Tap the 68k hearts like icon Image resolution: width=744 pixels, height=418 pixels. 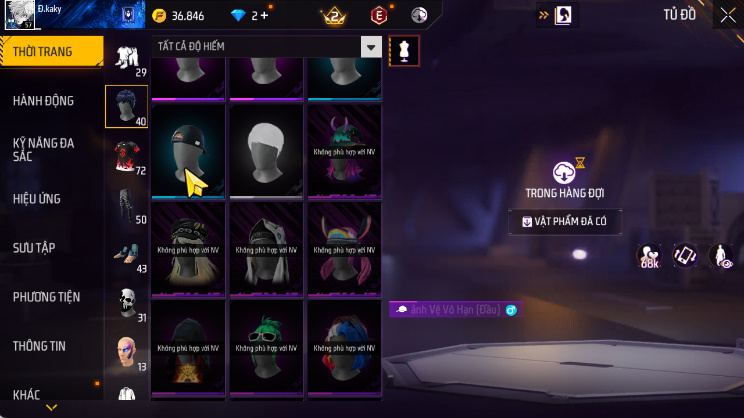click(649, 256)
